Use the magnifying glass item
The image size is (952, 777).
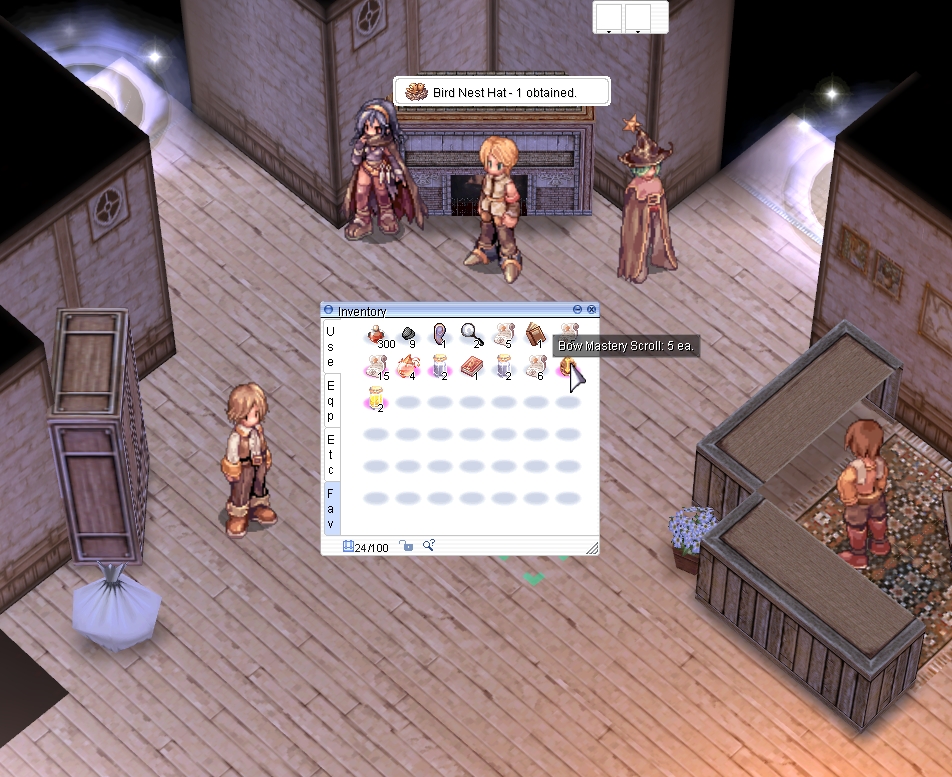tap(471, 333)
